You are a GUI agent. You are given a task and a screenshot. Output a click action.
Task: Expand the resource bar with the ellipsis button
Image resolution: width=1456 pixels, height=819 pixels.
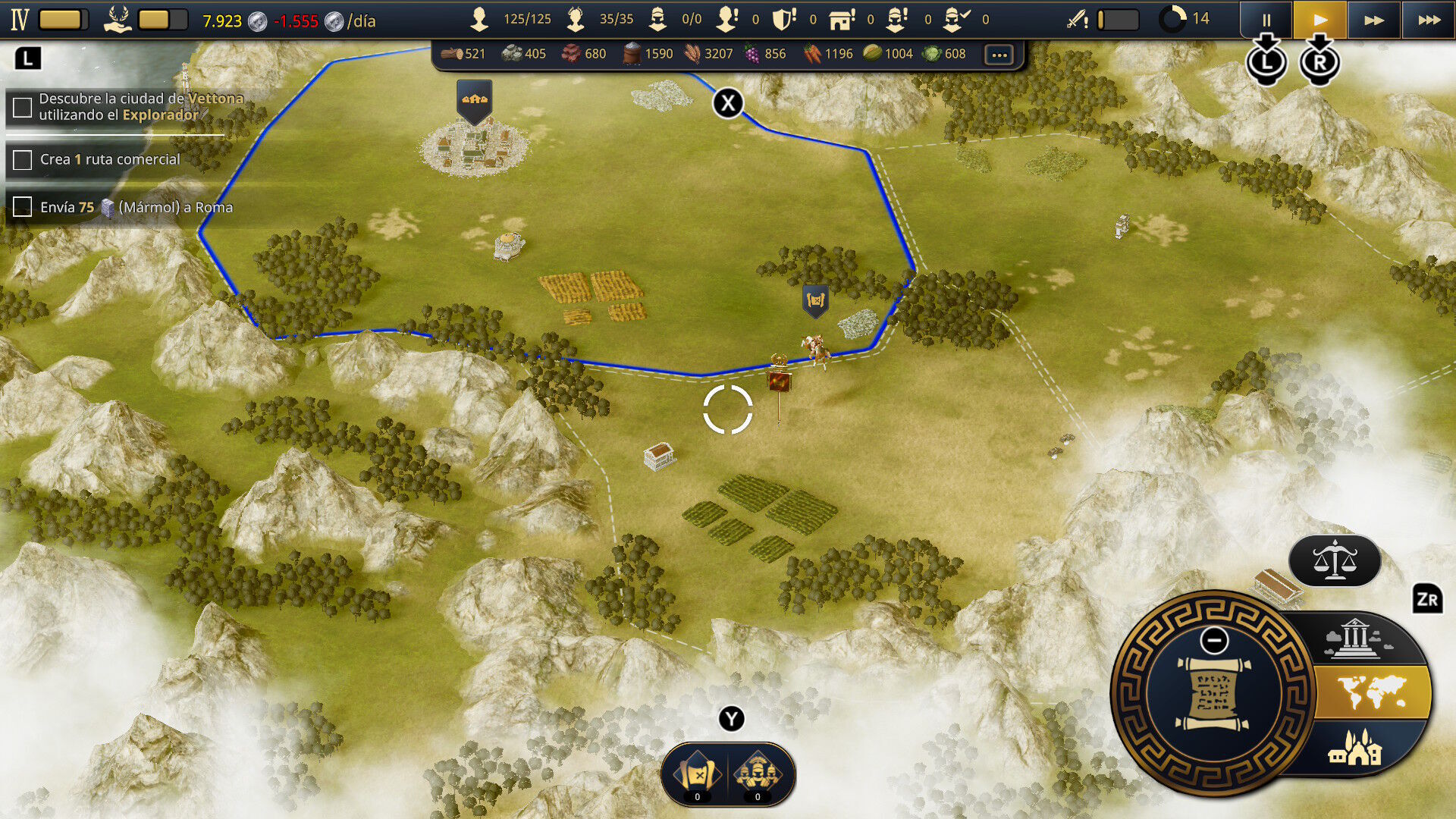pos(999,55)
